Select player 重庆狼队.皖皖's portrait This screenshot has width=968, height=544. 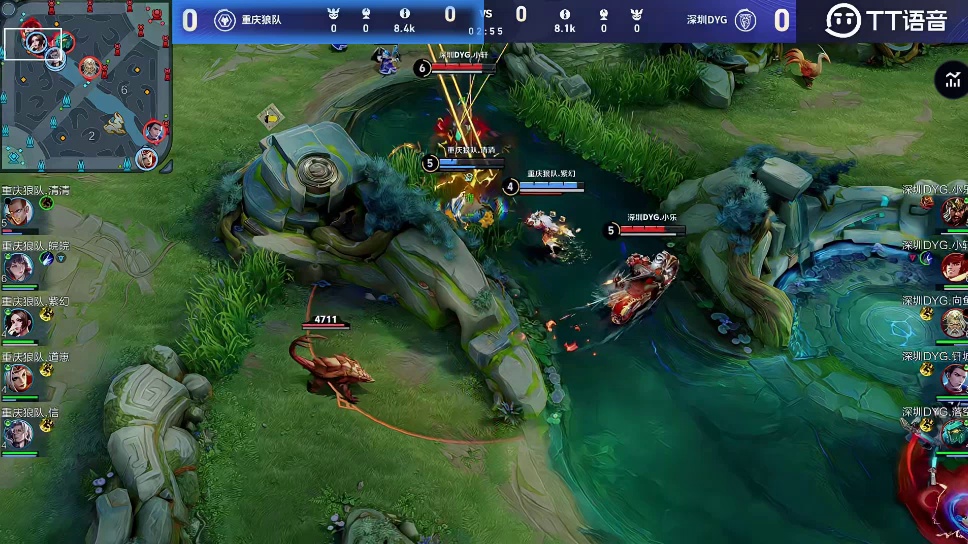coord(17,265)
